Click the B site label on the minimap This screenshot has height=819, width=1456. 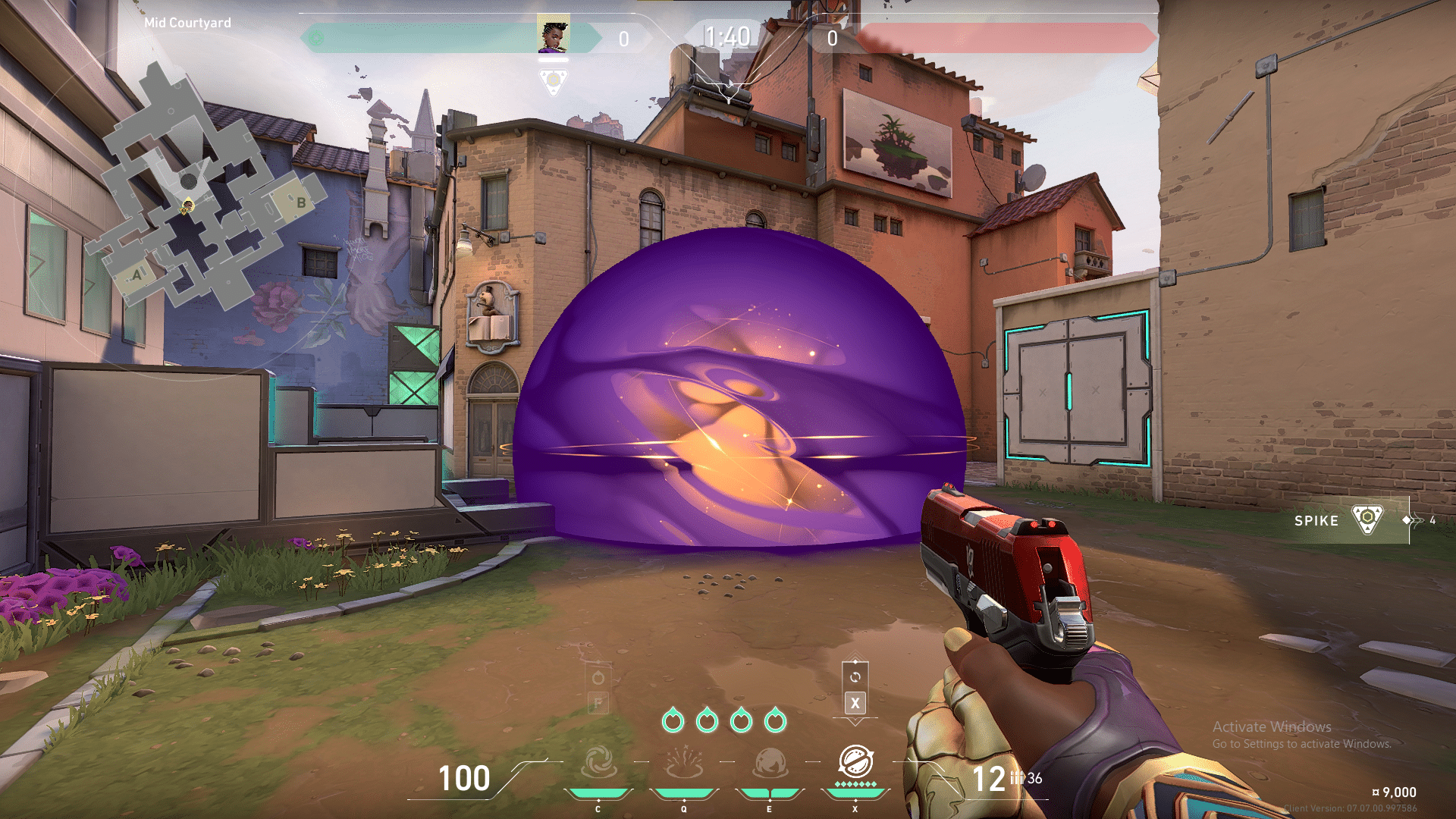[x=303, y=202]
